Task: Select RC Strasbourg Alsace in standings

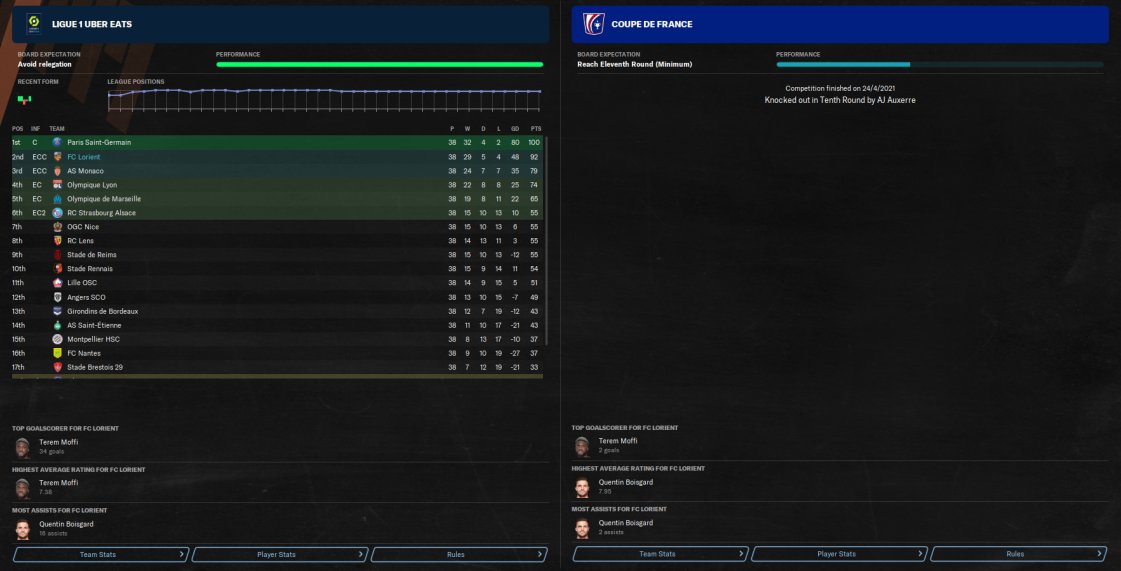Action: pyautogui.click(x=101, y=213)
